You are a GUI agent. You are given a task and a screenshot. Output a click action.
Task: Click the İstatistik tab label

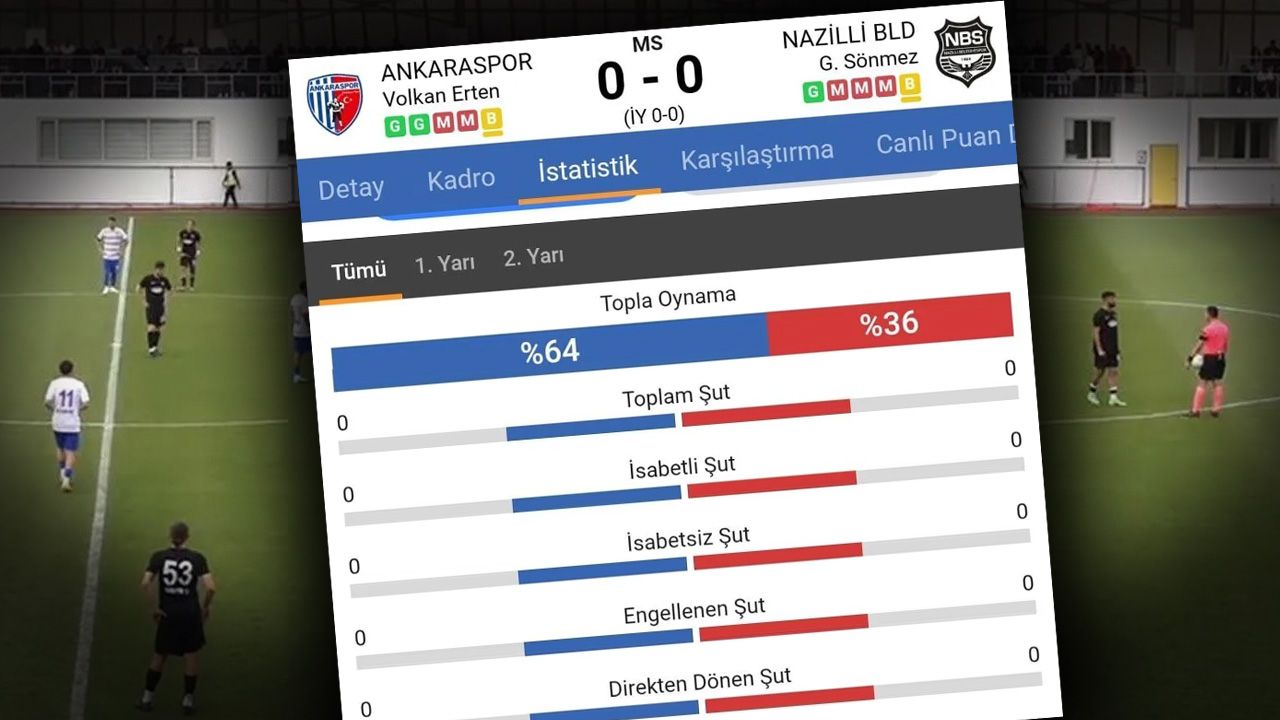586,165
